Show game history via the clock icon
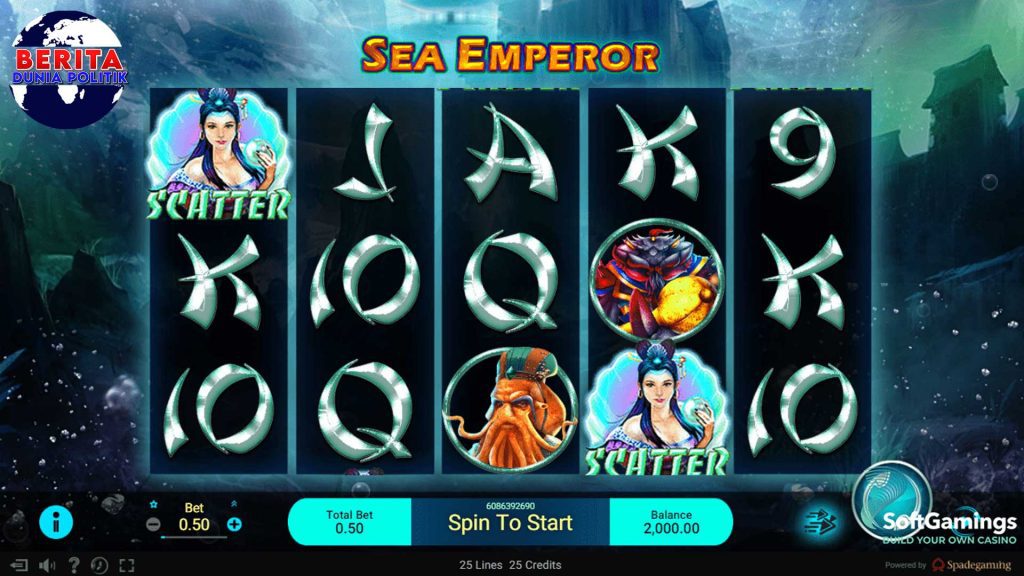This screenshot has height=576, width=1024. [99, 565]
